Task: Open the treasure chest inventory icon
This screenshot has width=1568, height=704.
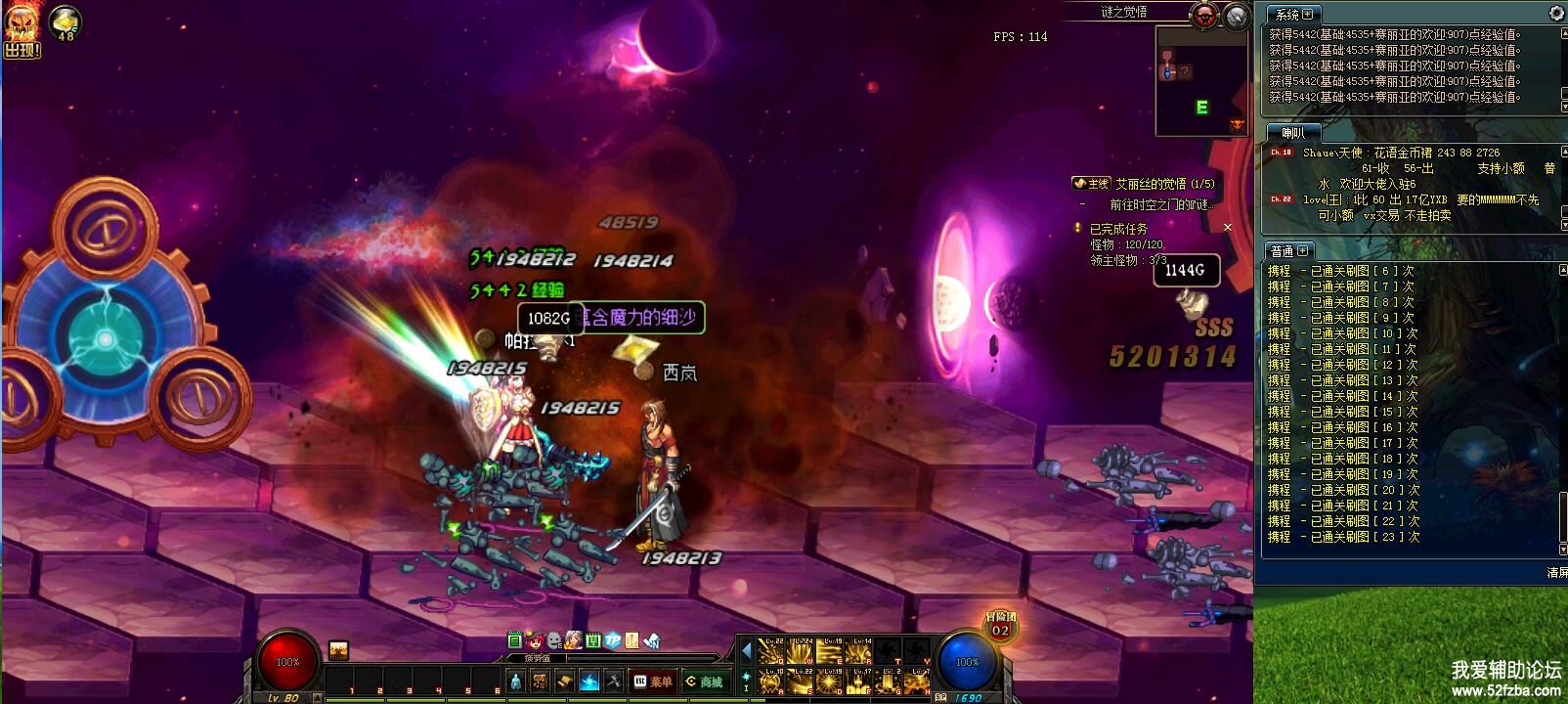Action: pyautogui.click(x=540, y=682)
